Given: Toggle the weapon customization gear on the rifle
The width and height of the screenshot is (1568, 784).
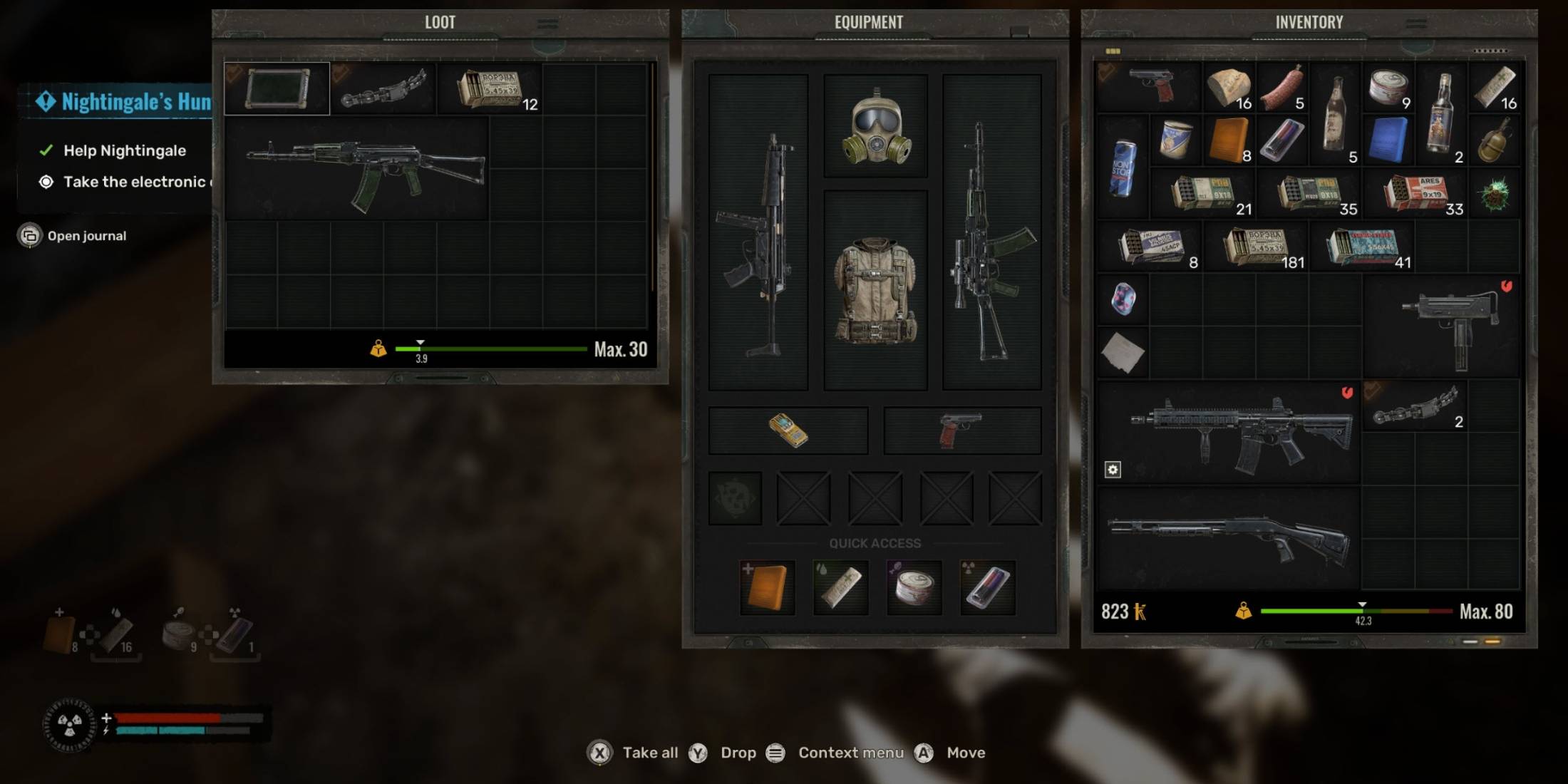Looking at the screenshot, I should click(x=1113, y=469).
